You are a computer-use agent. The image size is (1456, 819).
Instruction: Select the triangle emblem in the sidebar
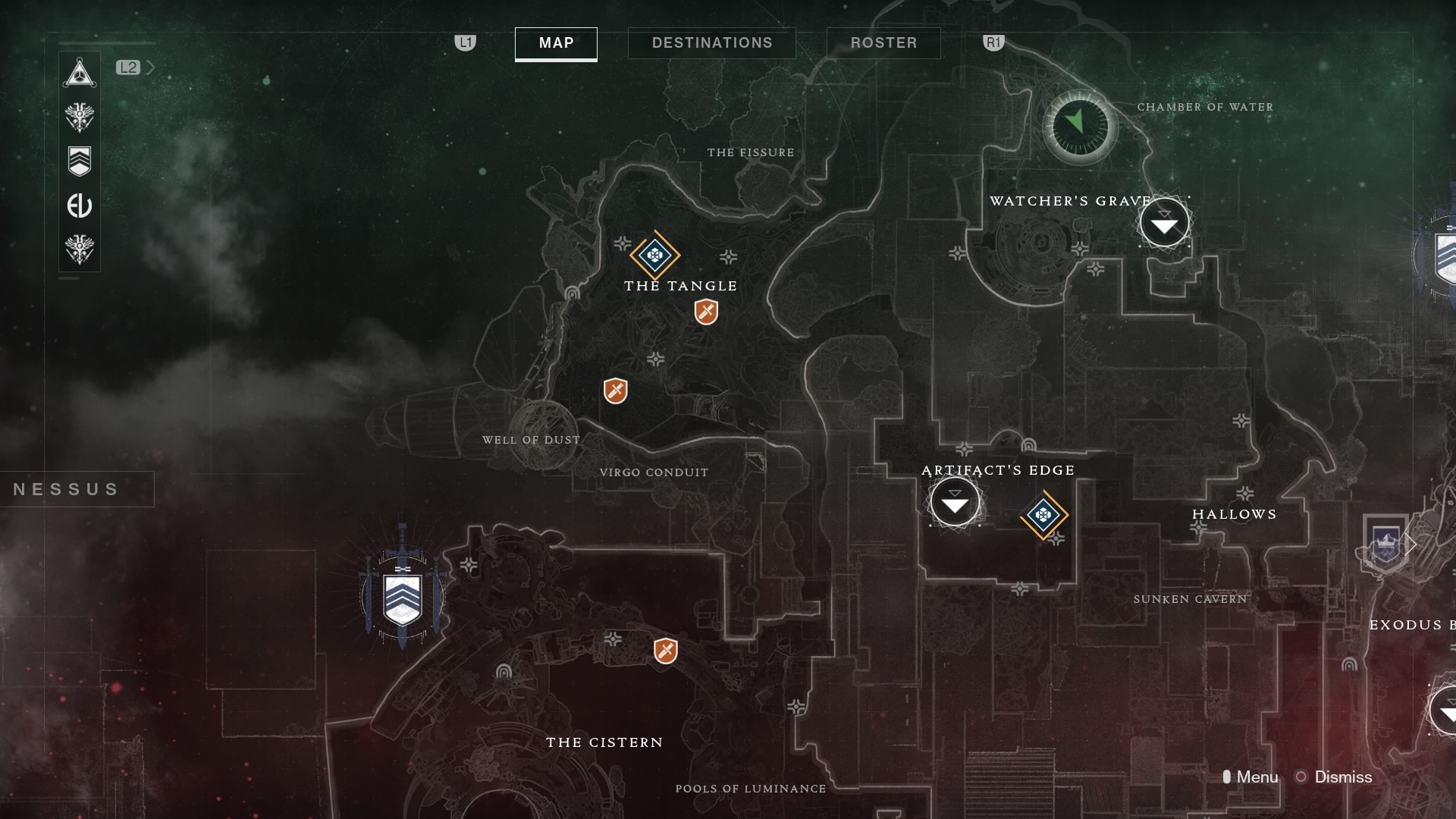click(80, 74)
